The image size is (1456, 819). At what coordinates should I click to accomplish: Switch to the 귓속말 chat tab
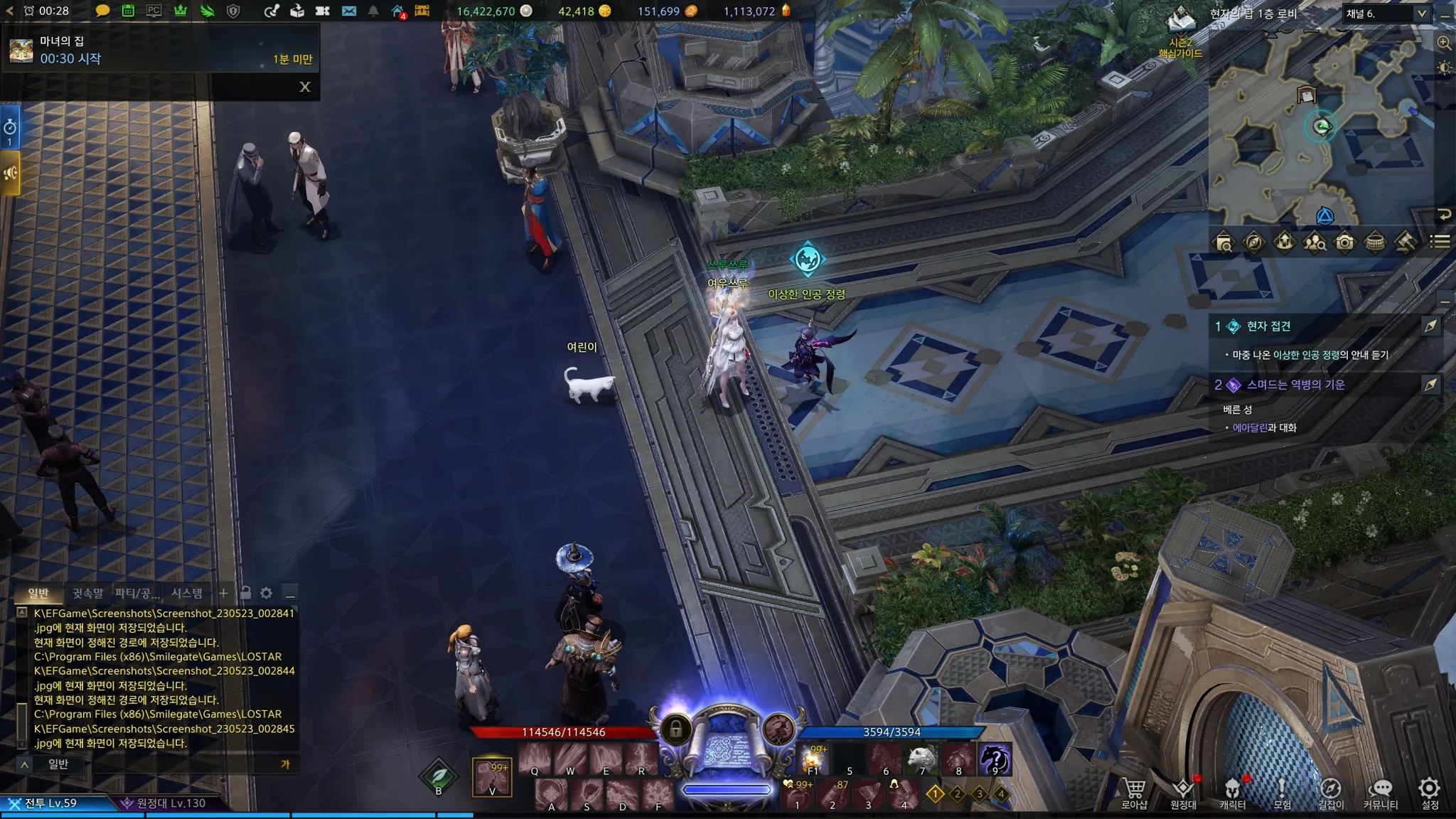pyautogui.click(x=87, y=593)
